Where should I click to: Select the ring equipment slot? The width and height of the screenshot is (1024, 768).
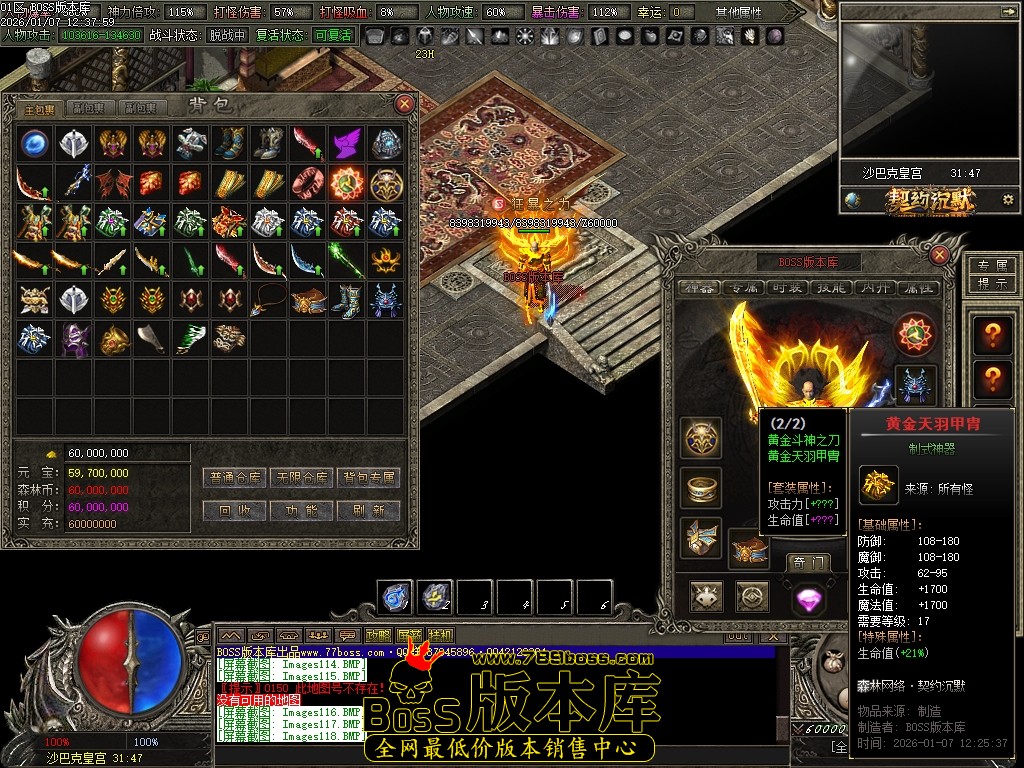(x=701, y=488)
